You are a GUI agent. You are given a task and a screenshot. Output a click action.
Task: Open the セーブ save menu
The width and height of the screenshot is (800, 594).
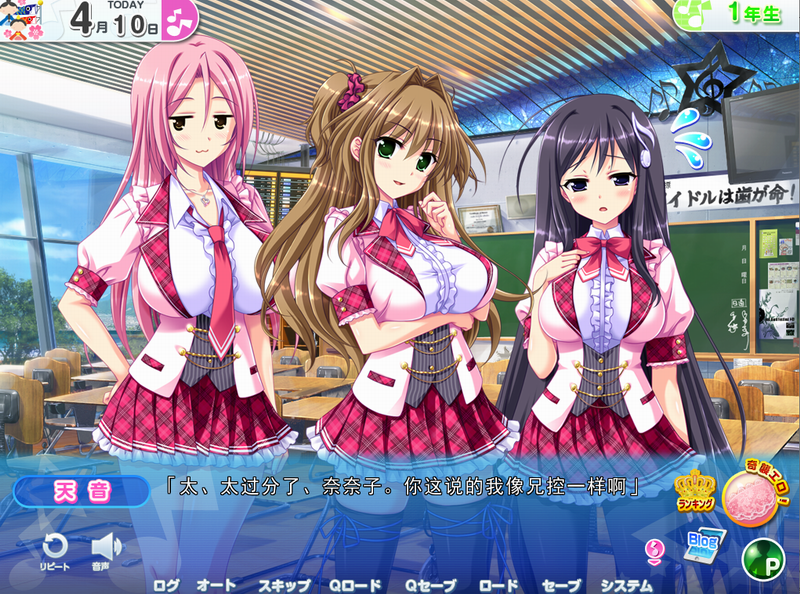[x=560, y=585]
